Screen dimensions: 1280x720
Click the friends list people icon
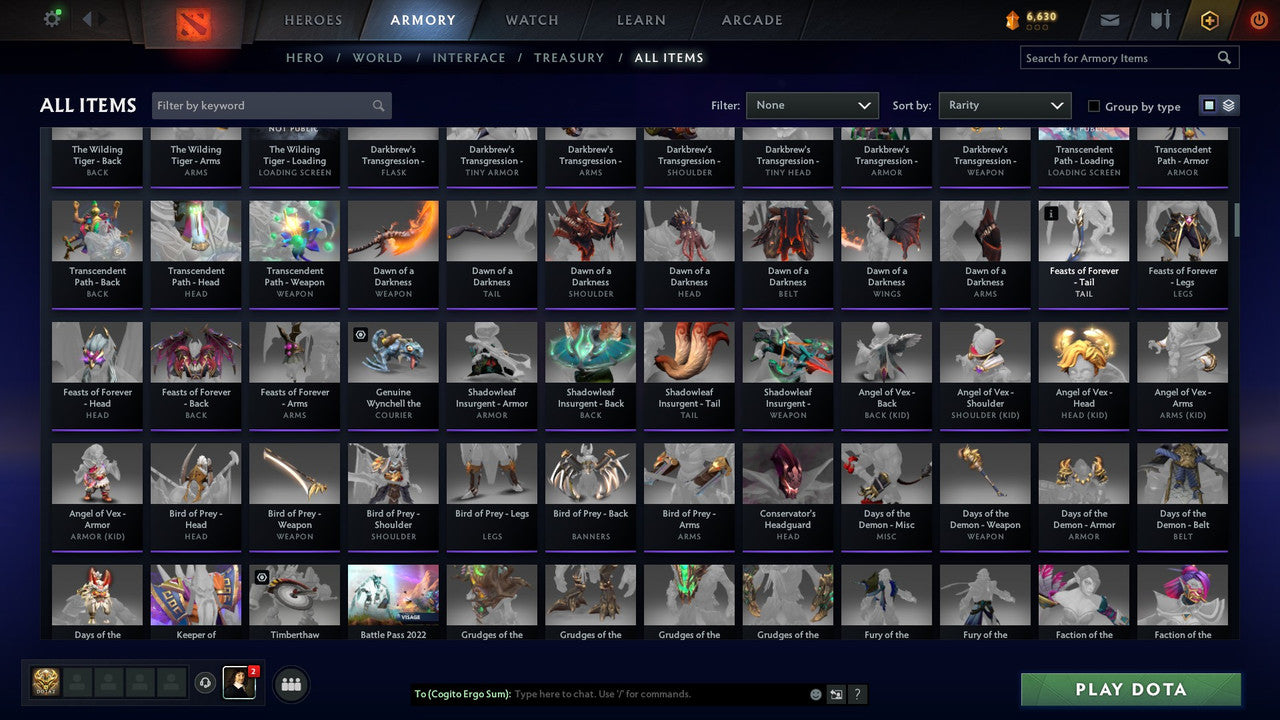(290, 684)
